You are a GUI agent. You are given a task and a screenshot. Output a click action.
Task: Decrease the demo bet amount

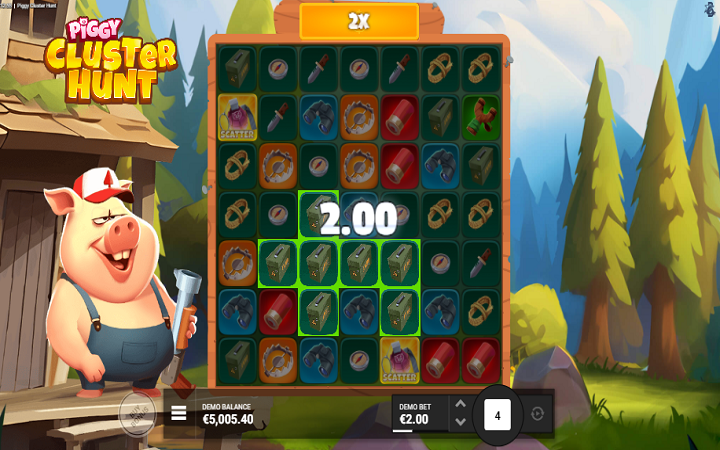(460, 422)
